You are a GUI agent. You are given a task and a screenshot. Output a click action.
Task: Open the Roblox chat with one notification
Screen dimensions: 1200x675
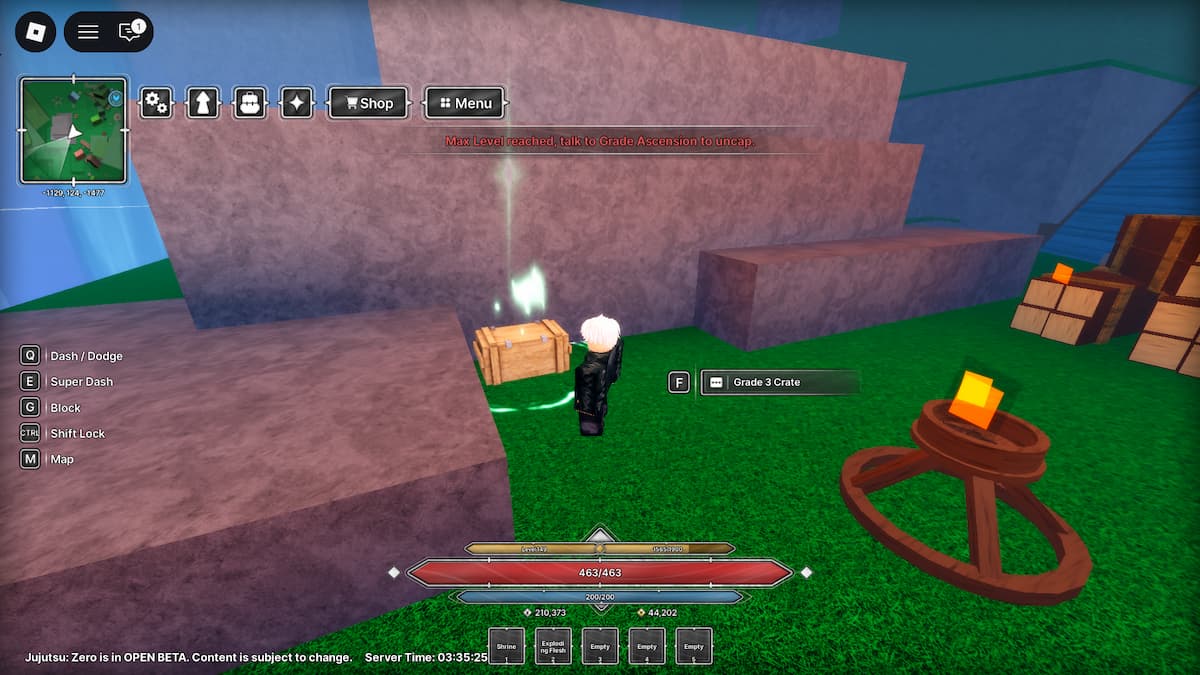click(130, 32)
